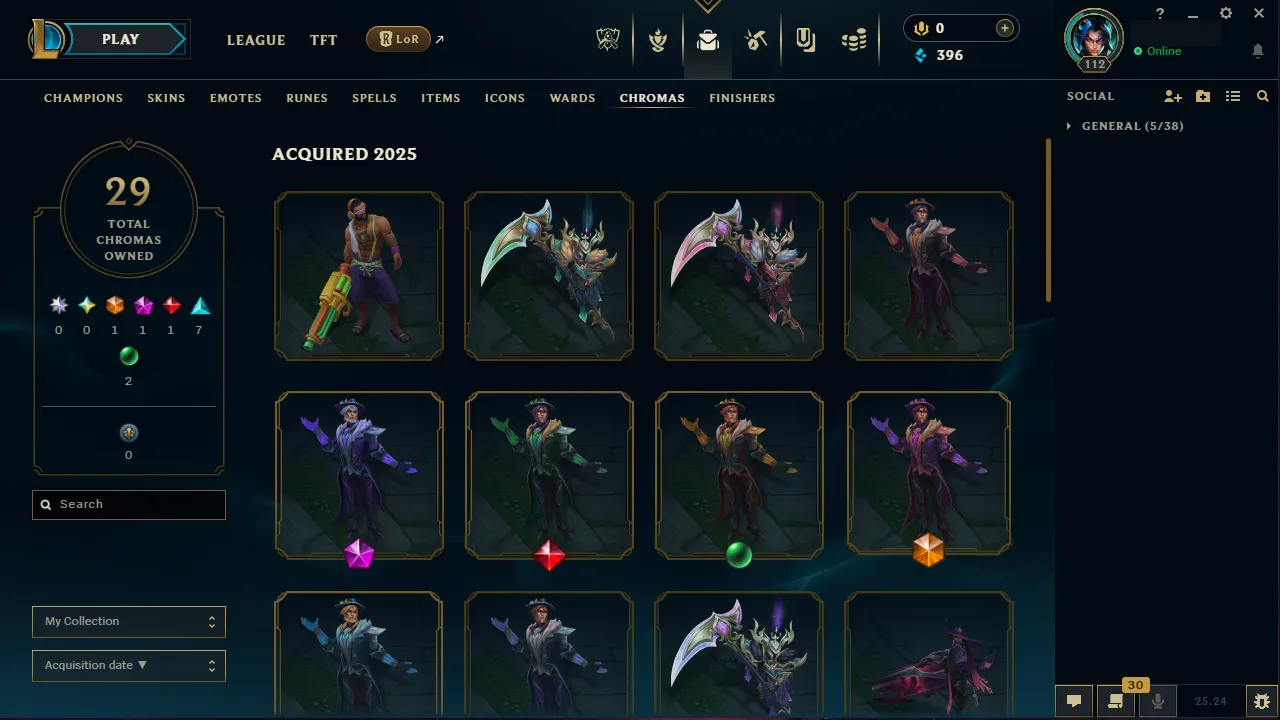Open the My Collection dropdown
This screenshot has height=720, width=1280.
click(x=128, y=621)
